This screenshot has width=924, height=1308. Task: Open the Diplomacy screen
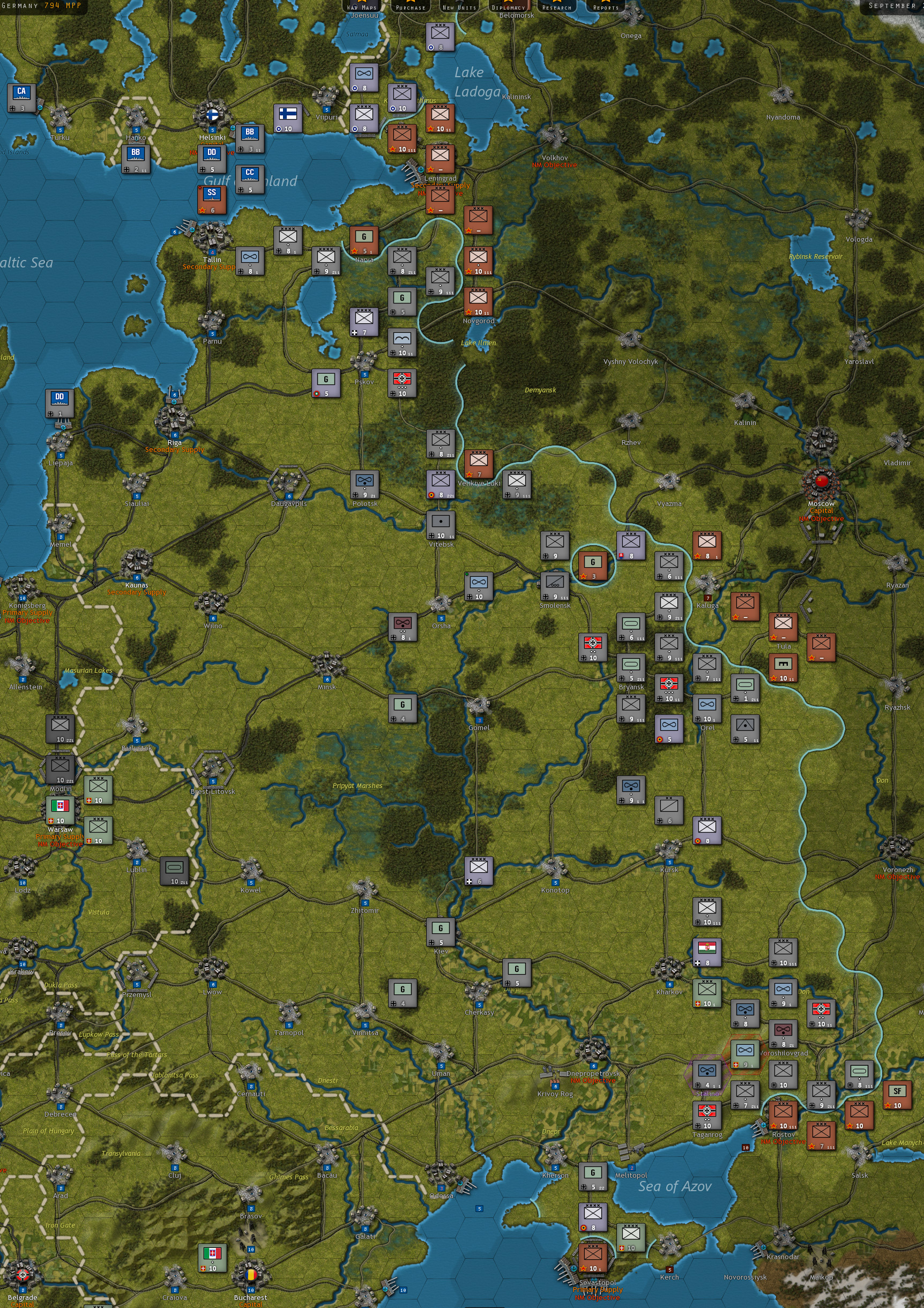pos(509,8)
